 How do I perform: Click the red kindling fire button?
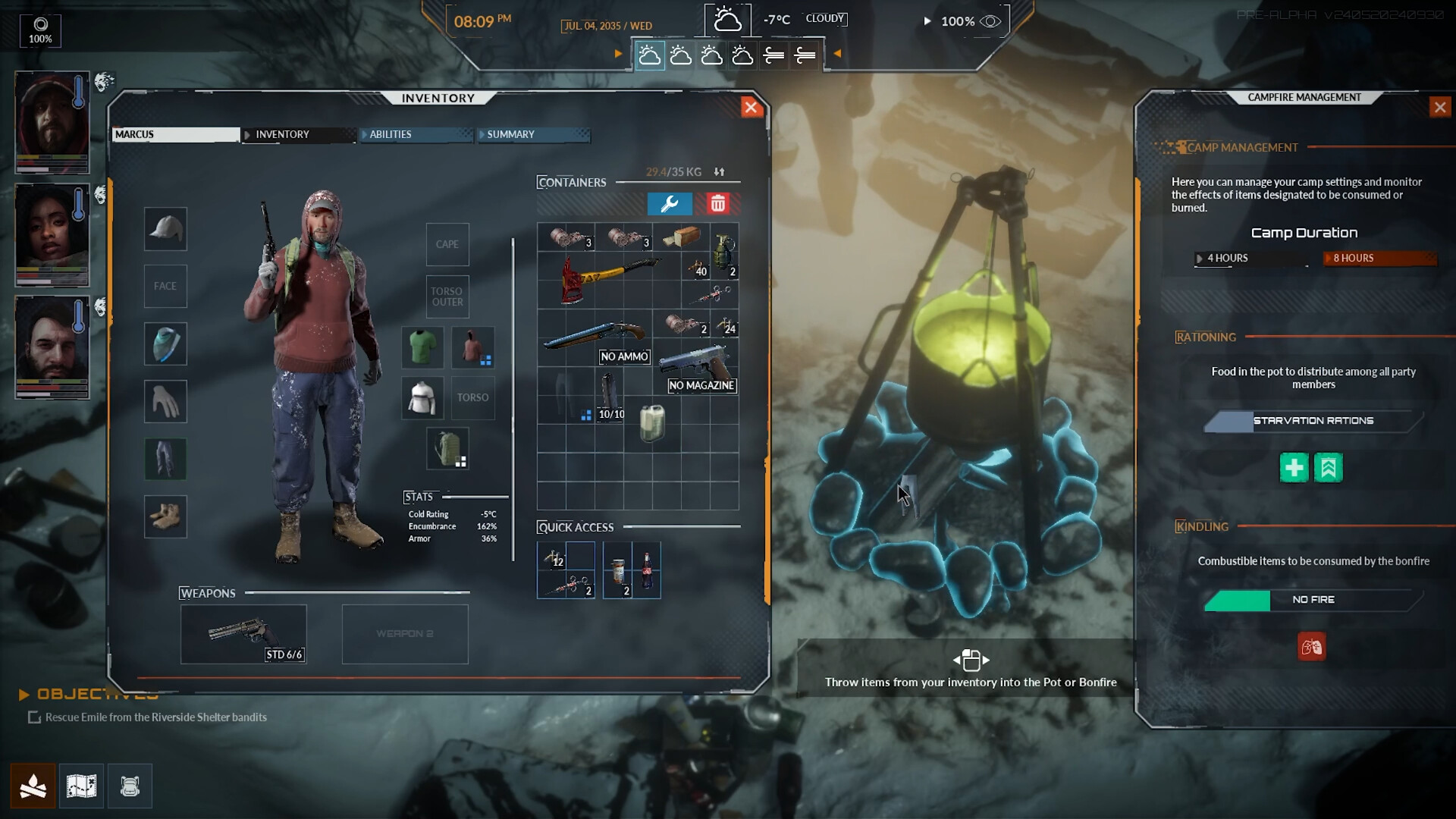point(1311,647)
